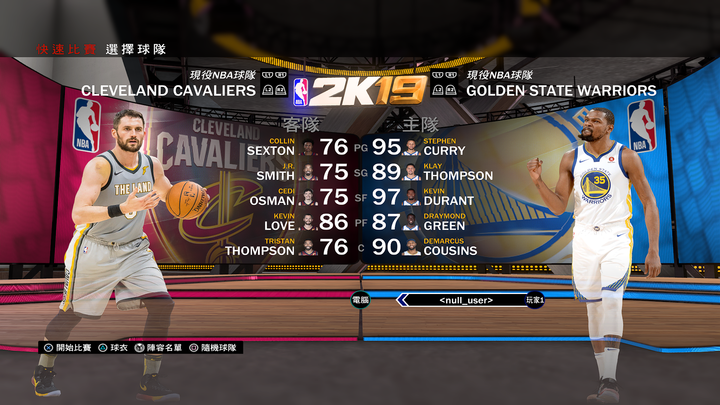This screenshot has width=720, height=405.
Task: Select Tristan Thompson at center
Action: (290, 247)
